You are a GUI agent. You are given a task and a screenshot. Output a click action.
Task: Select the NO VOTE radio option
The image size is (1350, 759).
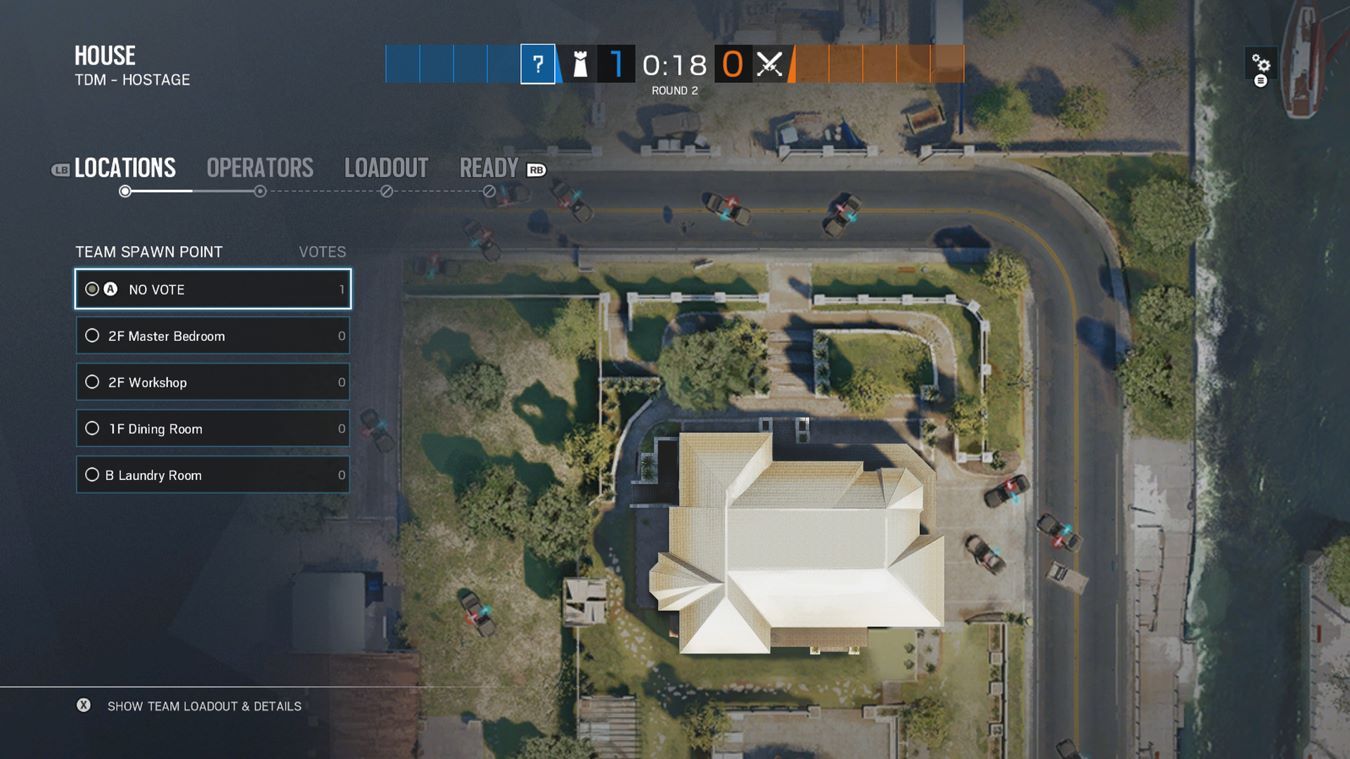tap(91, 288)
